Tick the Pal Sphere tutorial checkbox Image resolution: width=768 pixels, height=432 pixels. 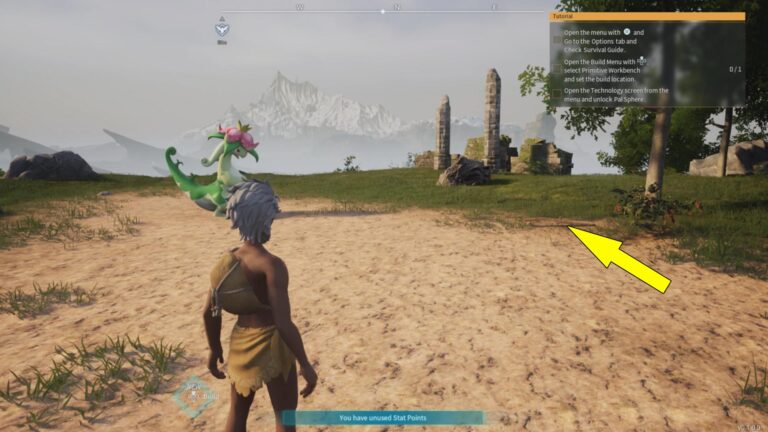558,94
